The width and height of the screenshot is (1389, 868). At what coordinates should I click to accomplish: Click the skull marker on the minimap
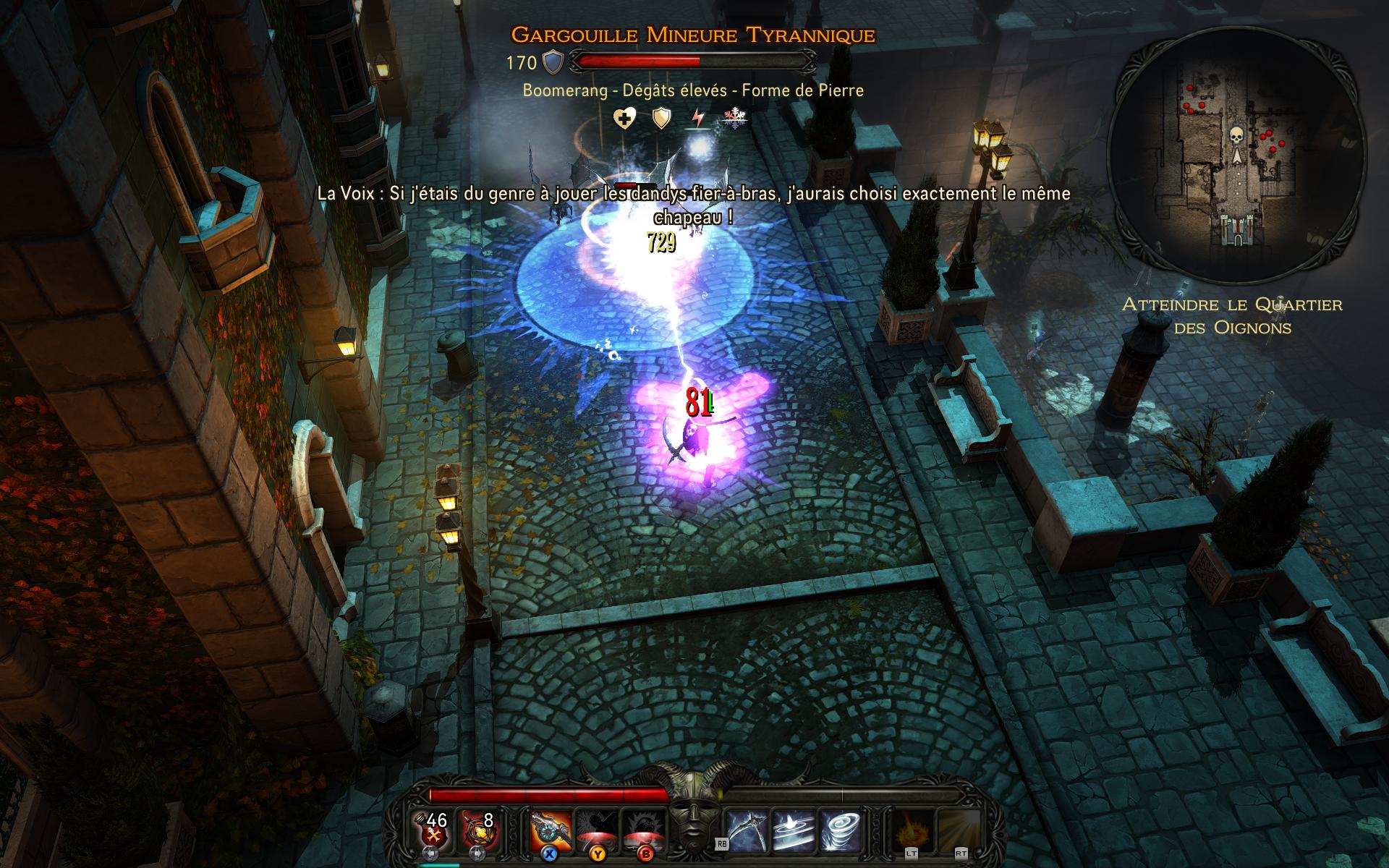(1236, 135)
